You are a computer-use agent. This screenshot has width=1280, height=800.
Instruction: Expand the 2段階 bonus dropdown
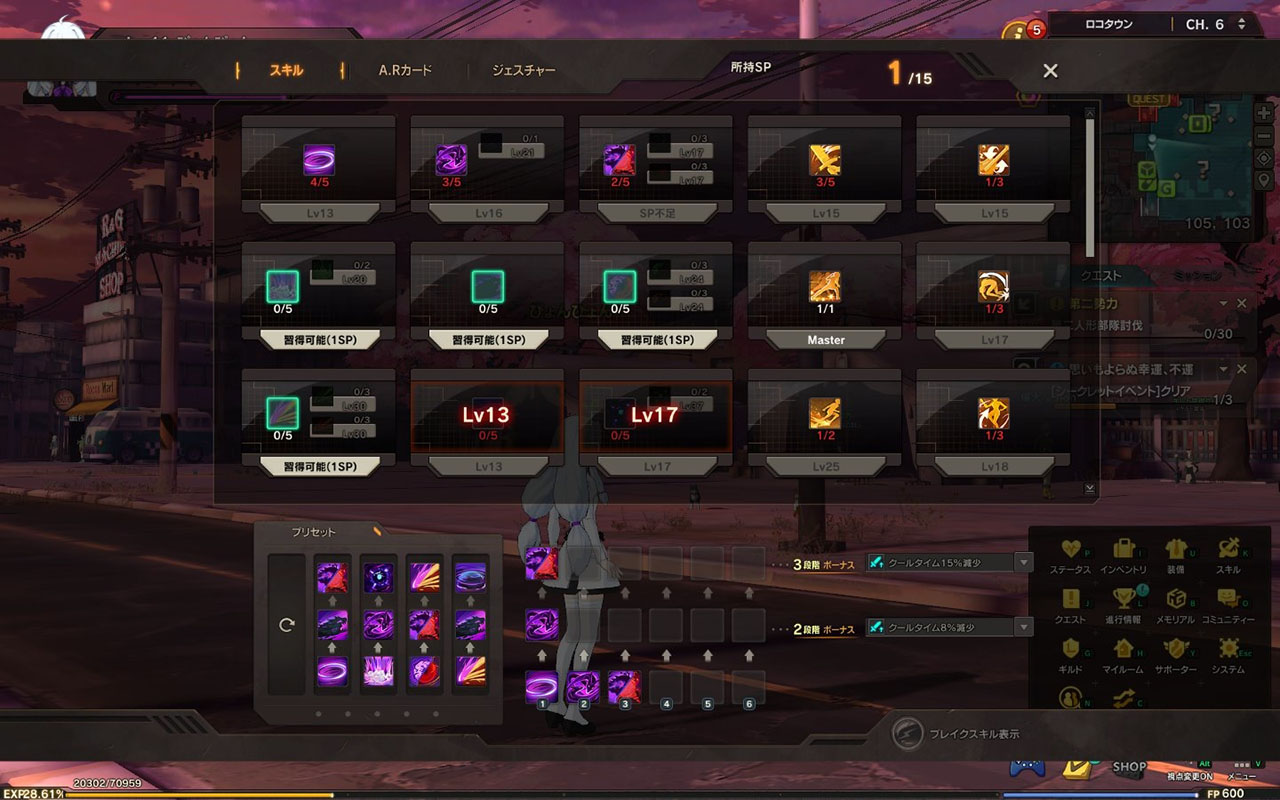click(1023, 627)
